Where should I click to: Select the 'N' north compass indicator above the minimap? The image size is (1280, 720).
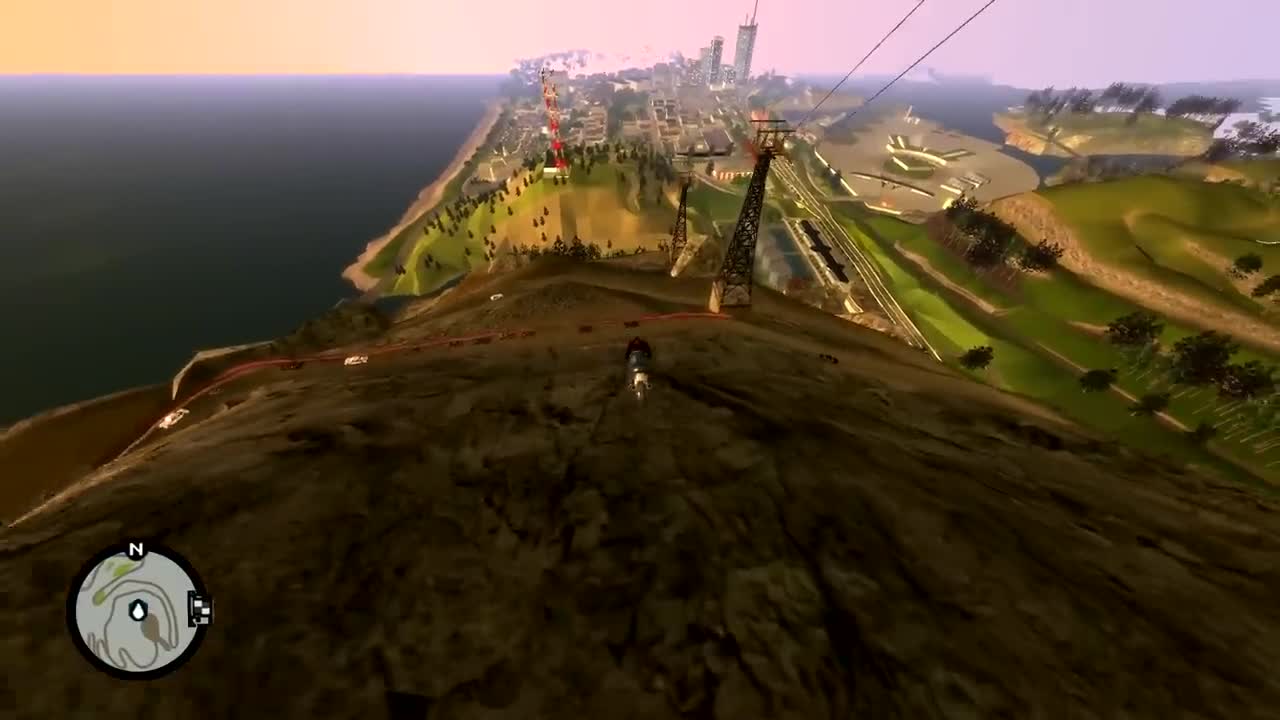tap(135, 547)
